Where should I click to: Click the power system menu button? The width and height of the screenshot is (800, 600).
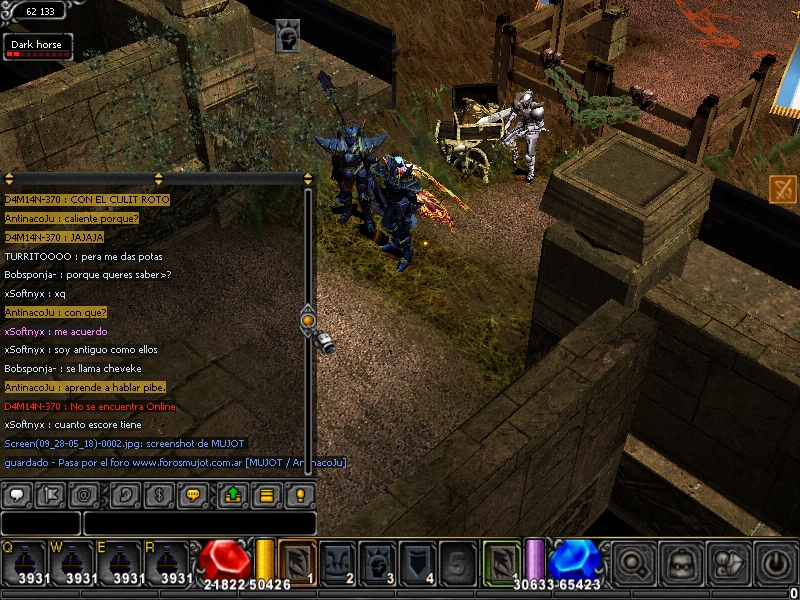tap(775, 562)
